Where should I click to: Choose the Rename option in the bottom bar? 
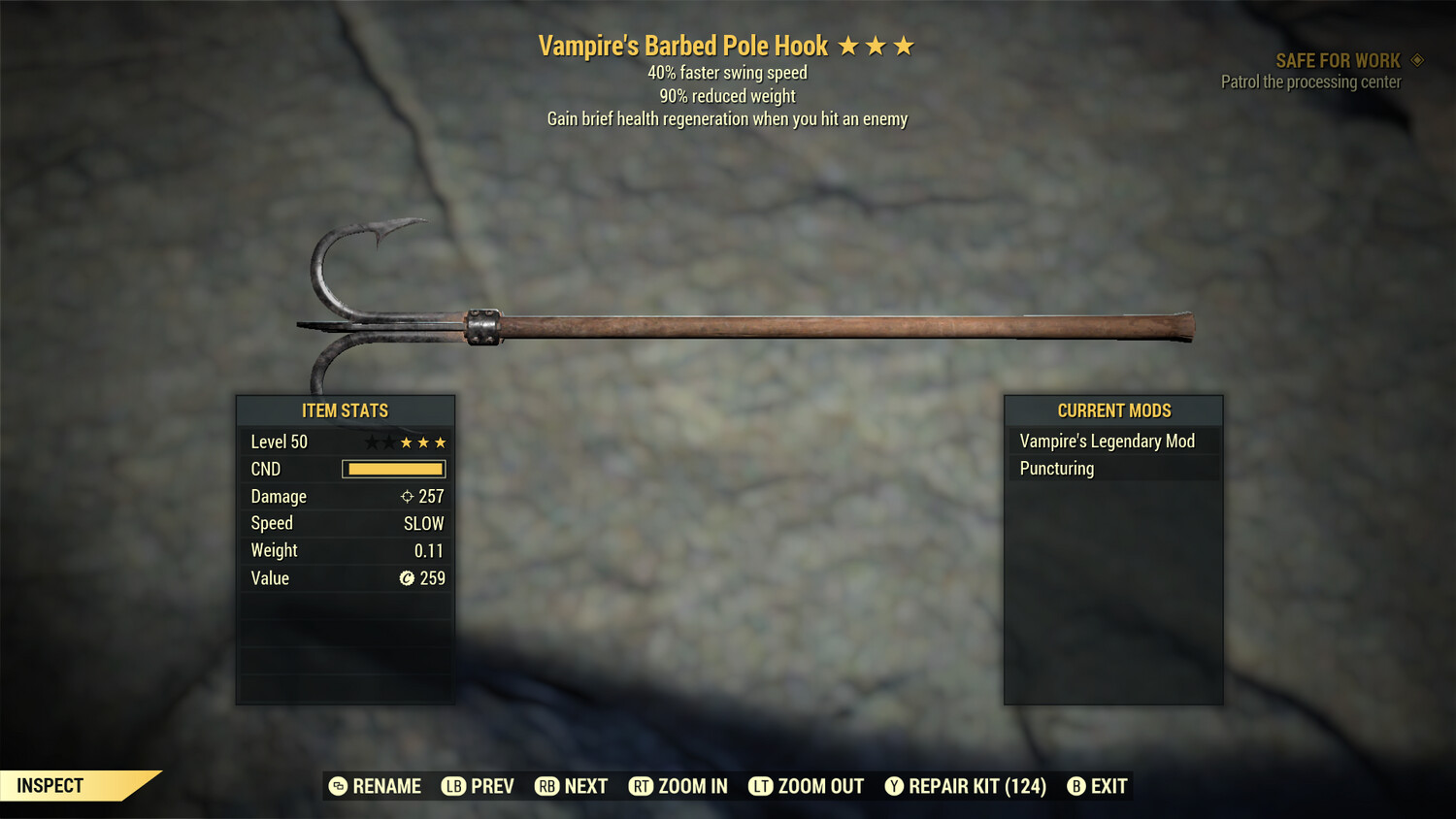click(x=376, y=786)
